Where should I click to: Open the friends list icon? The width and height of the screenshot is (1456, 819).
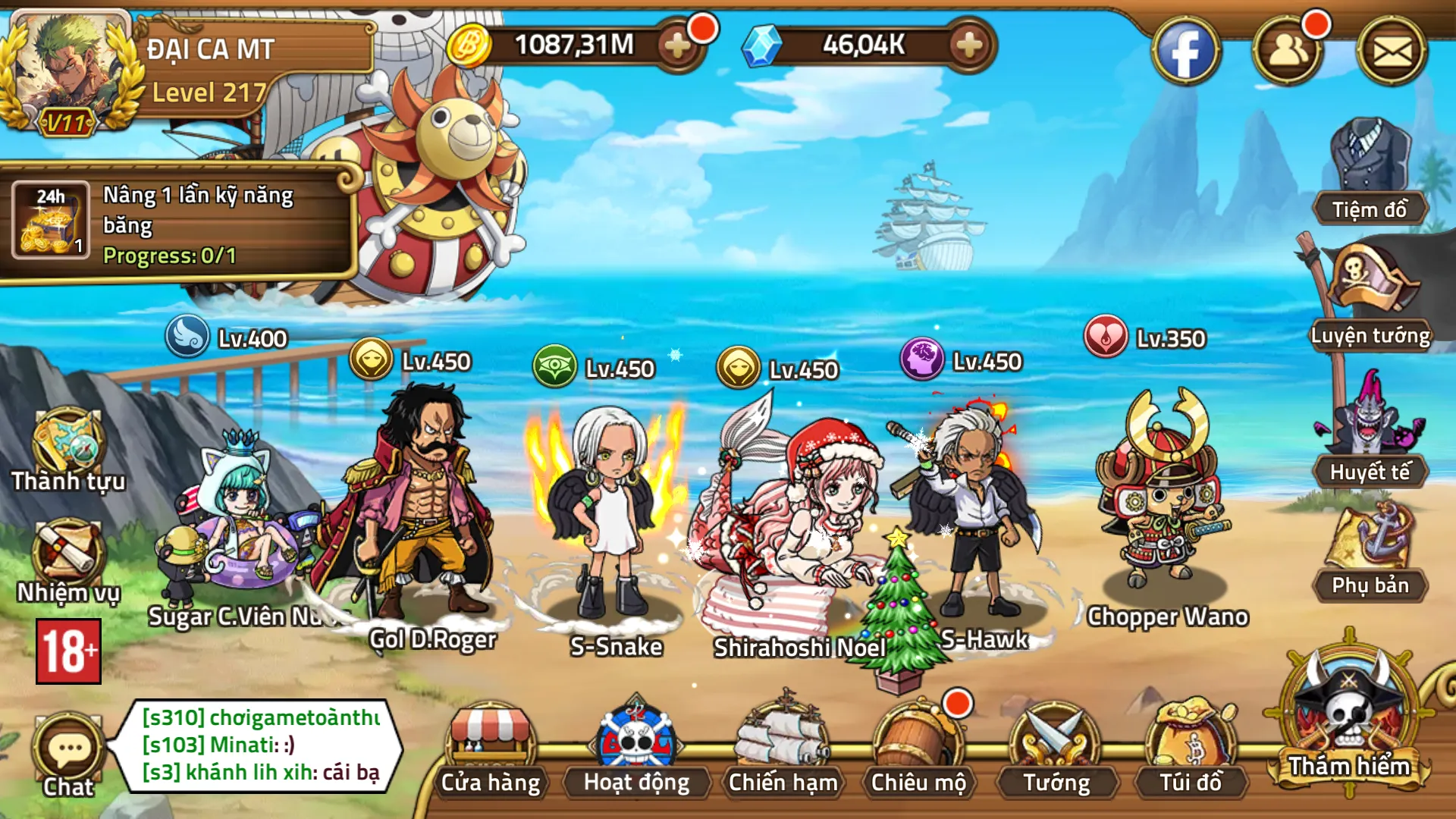click(x=1287, y=52)
